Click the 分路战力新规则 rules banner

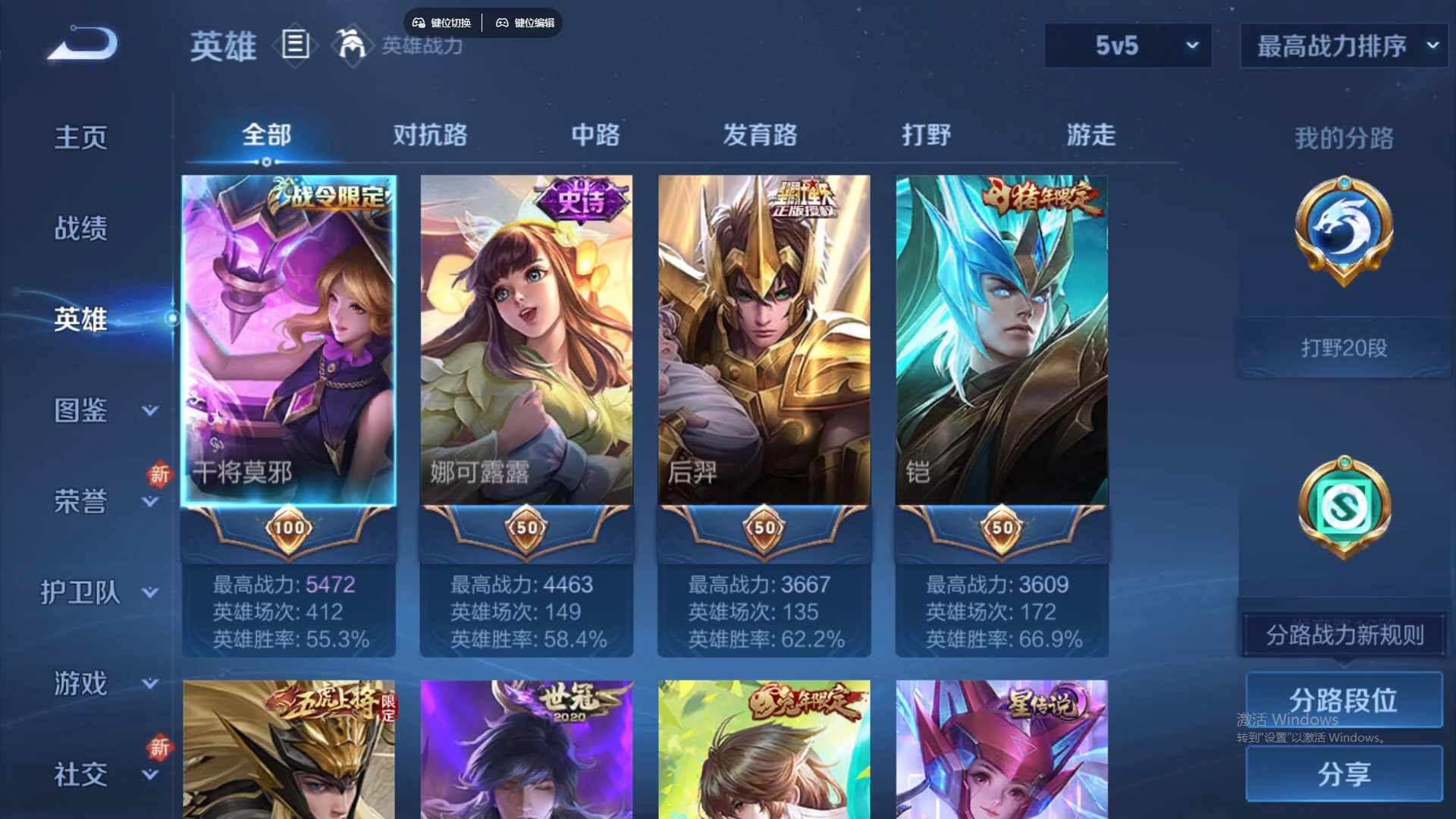(x=1342, y=635)
